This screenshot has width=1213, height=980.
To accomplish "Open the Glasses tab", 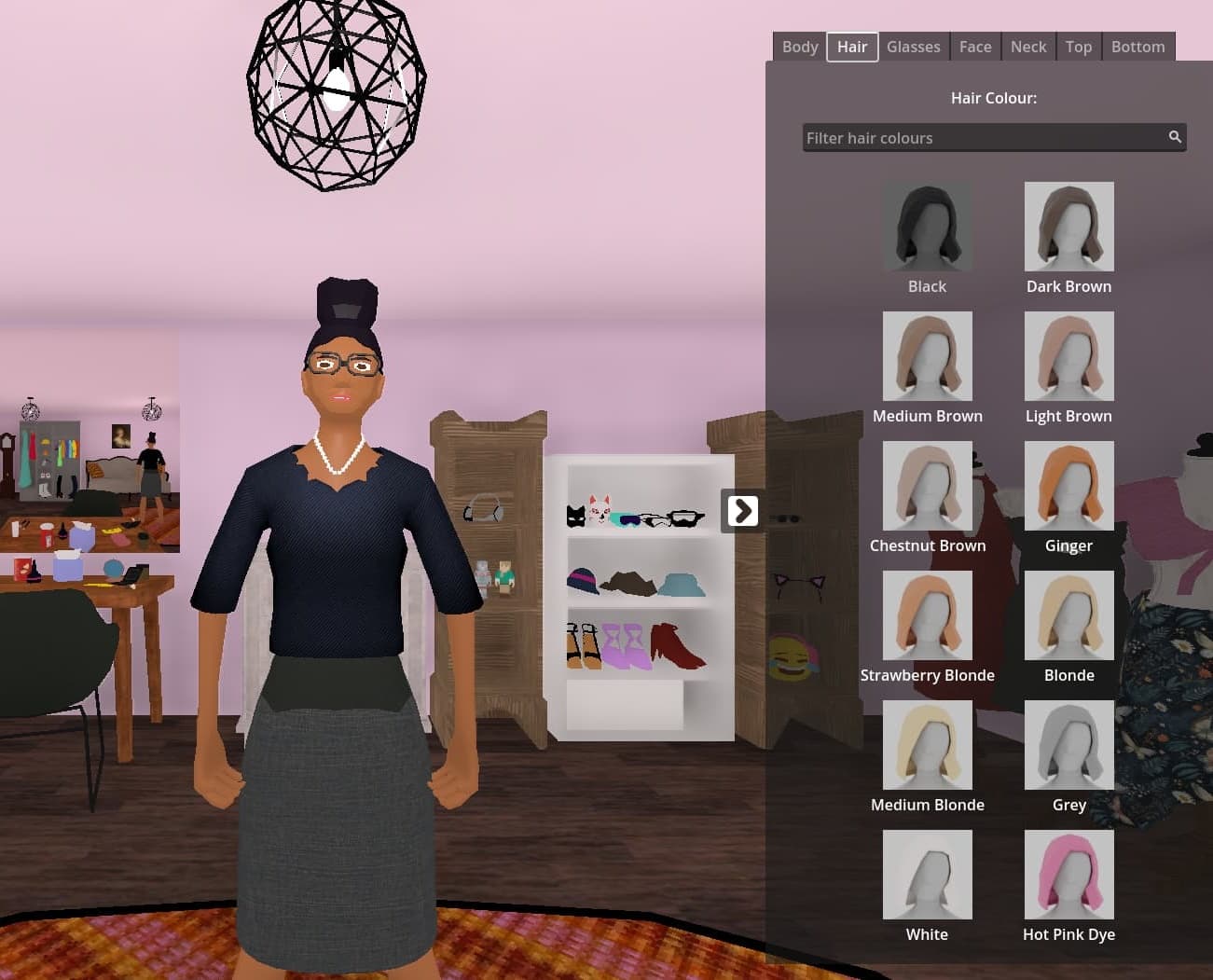I will pos(913,46).
